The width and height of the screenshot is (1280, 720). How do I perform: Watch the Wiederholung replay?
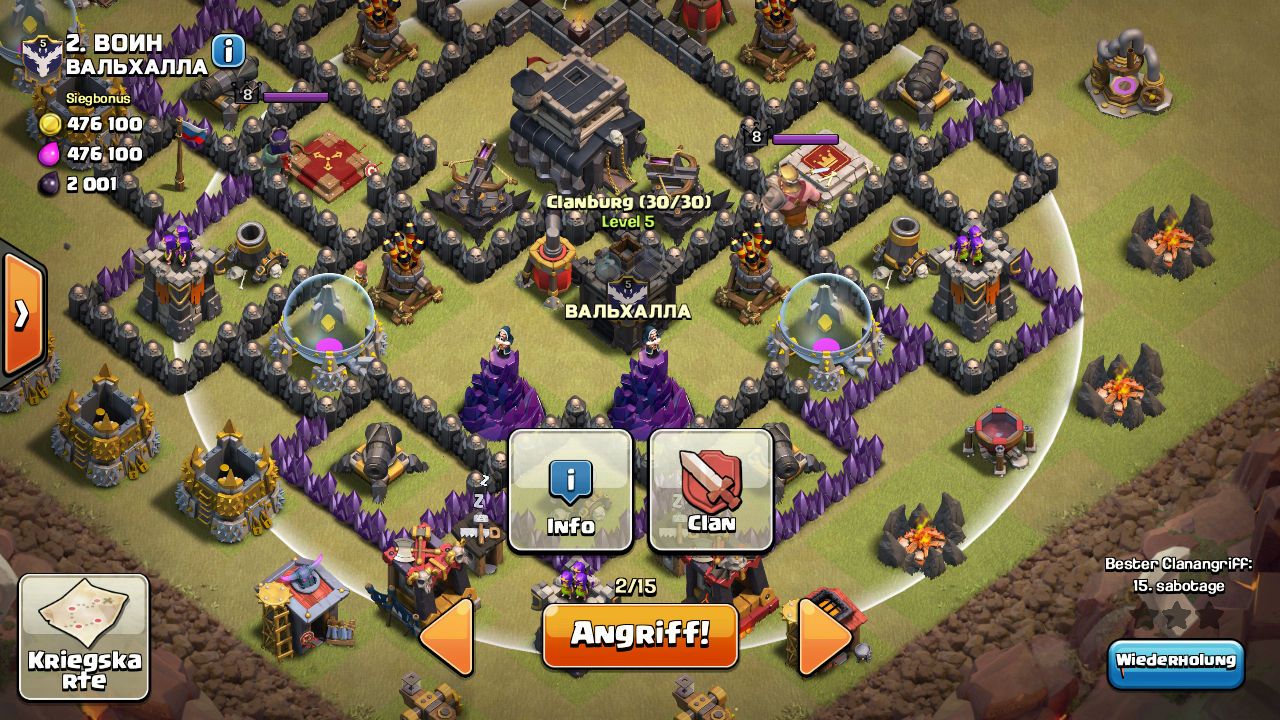(x=1175, y=663)
